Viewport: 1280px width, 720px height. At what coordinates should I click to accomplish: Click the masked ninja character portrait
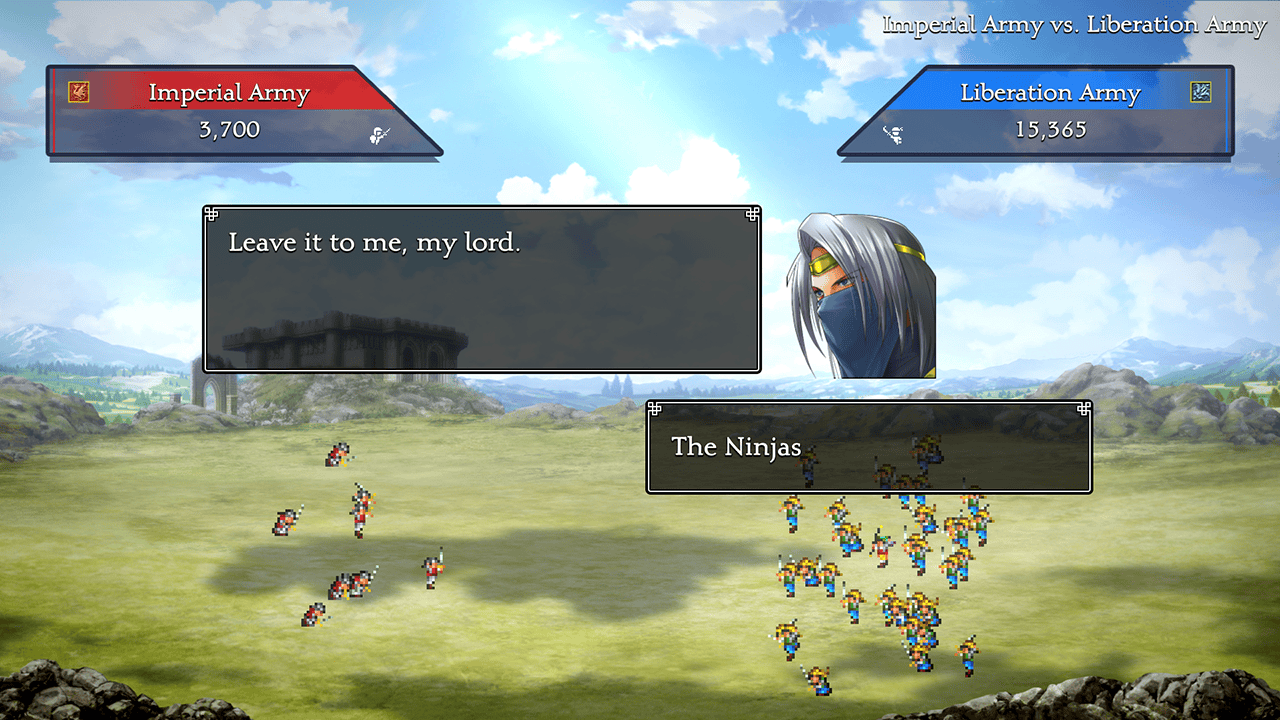coord(860,296)
